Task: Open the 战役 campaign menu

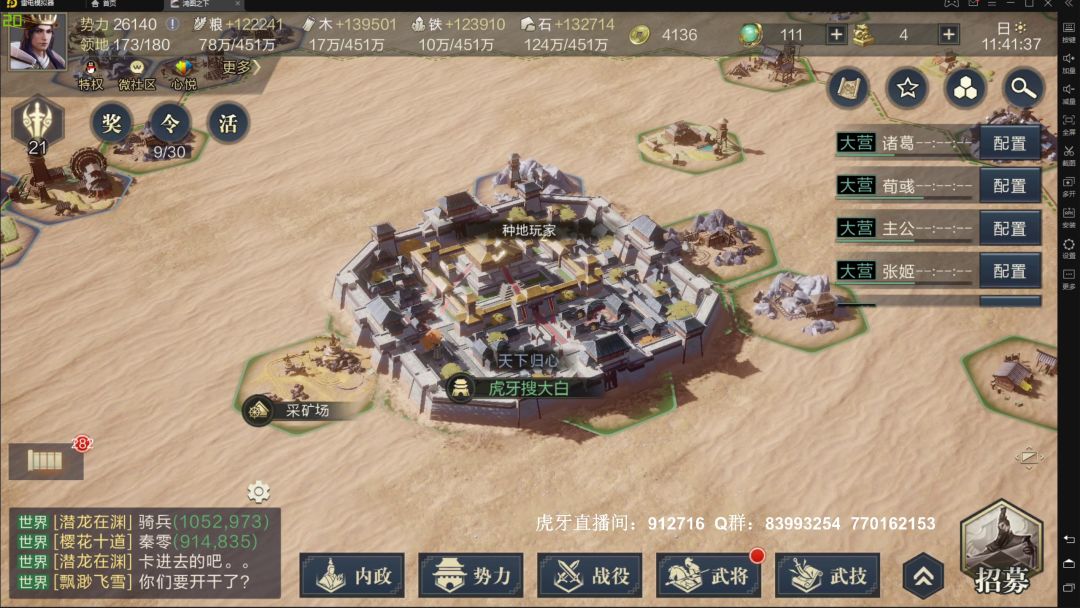Action: point(589,575)
